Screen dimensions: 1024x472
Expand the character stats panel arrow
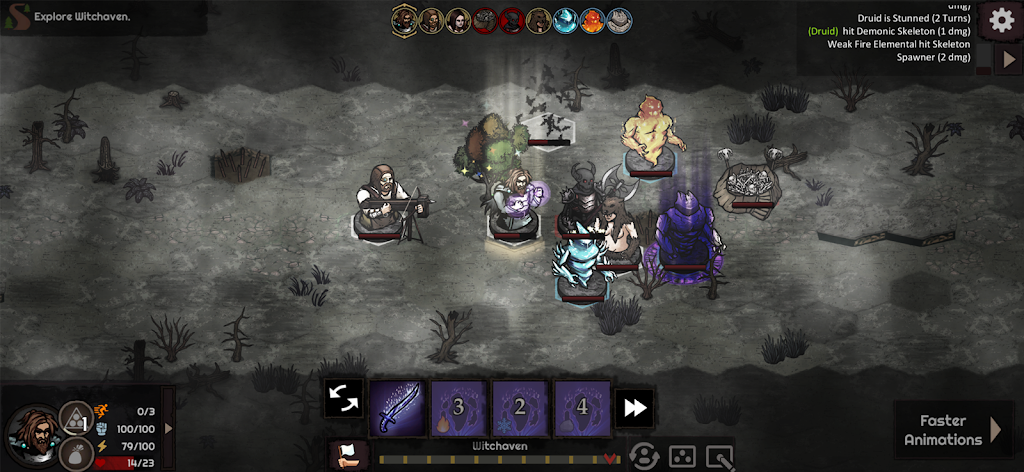click(168, 428)
